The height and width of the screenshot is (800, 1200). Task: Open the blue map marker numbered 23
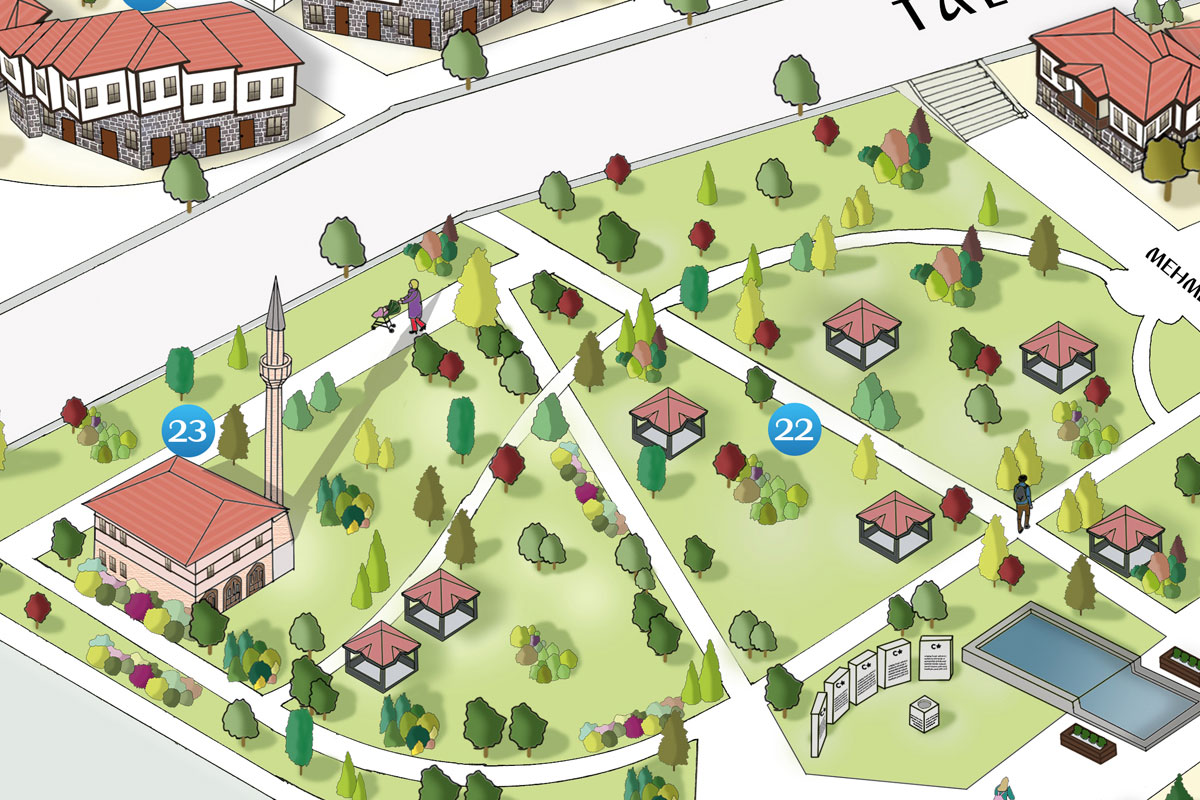click(189, 431)
